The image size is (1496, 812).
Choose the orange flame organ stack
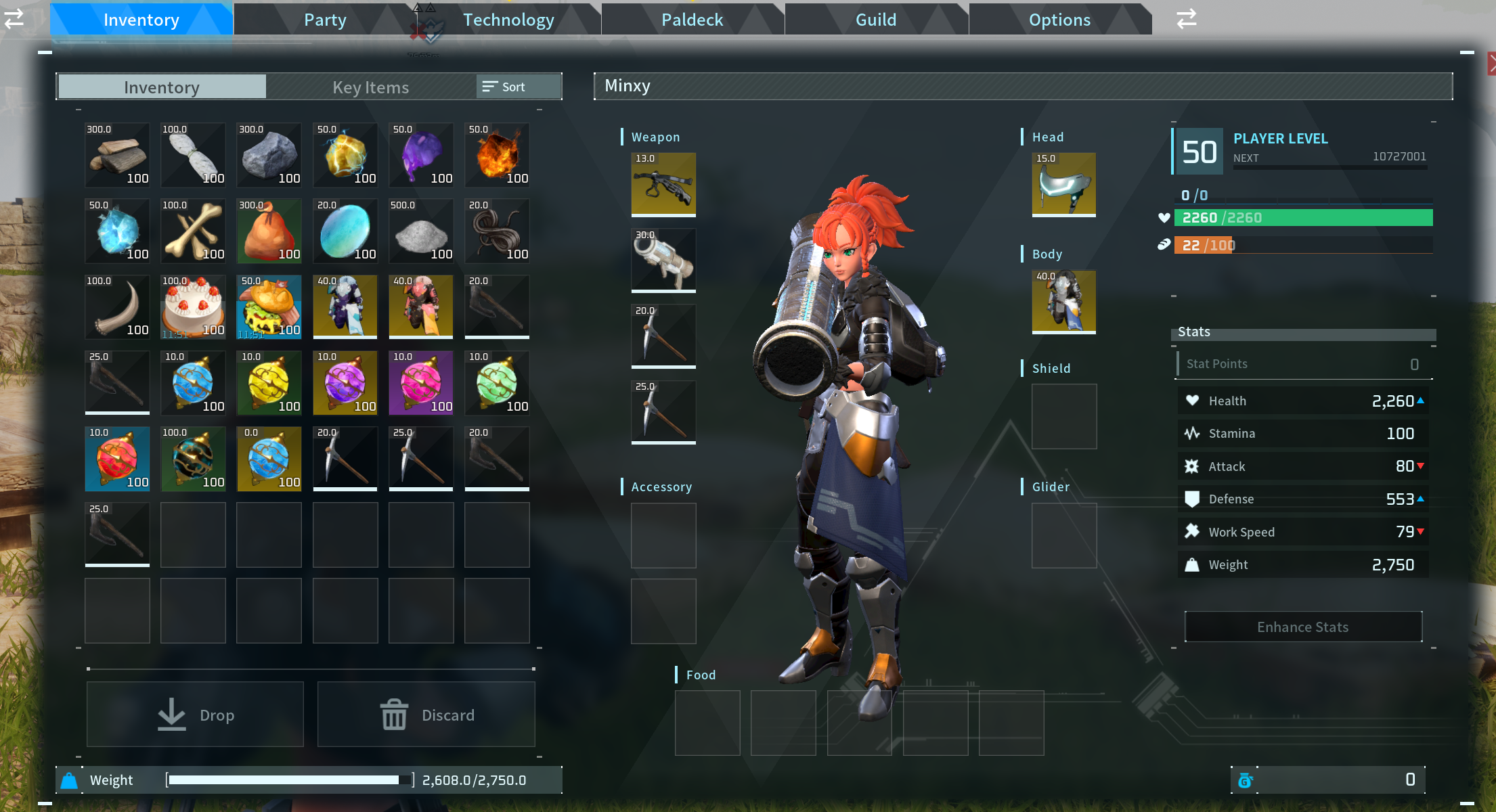[x=497, y=155]
